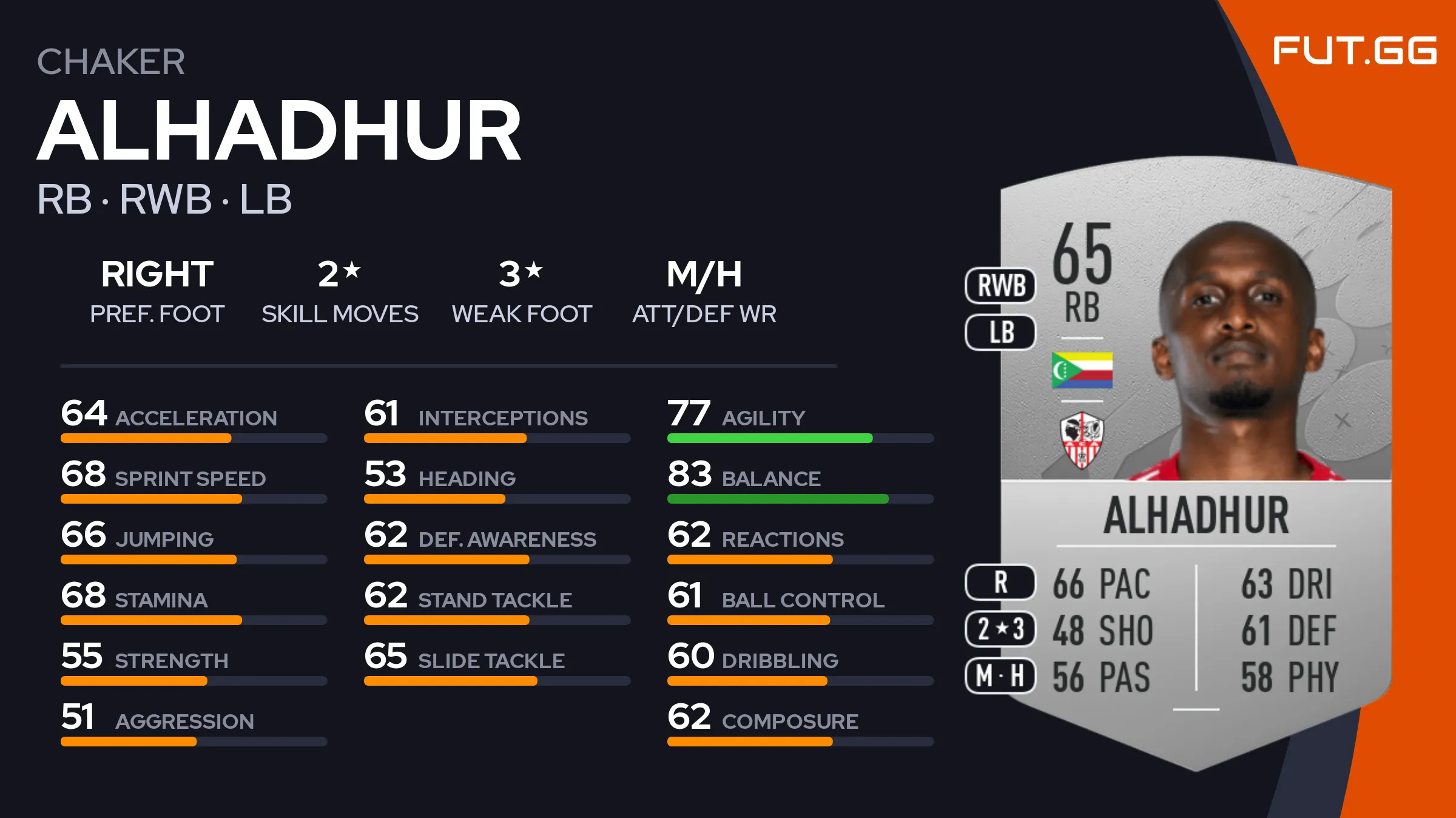The width and height of the screenshot is (1456, 818).
Task: Choose the LB alternate position badge
Action: pyautogui.click(x=1000, y=333)
